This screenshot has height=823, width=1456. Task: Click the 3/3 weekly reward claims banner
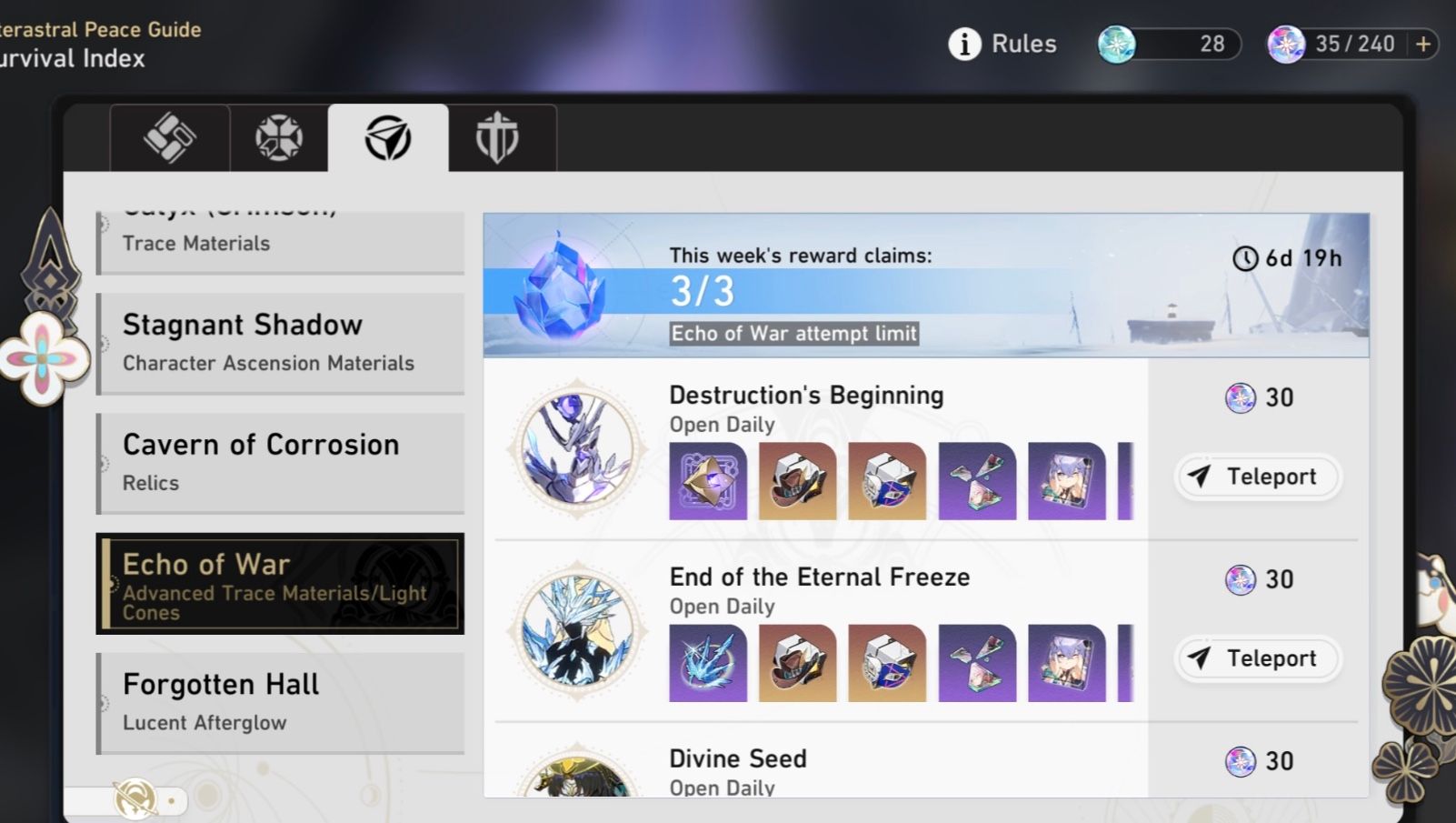click(924, 284)
